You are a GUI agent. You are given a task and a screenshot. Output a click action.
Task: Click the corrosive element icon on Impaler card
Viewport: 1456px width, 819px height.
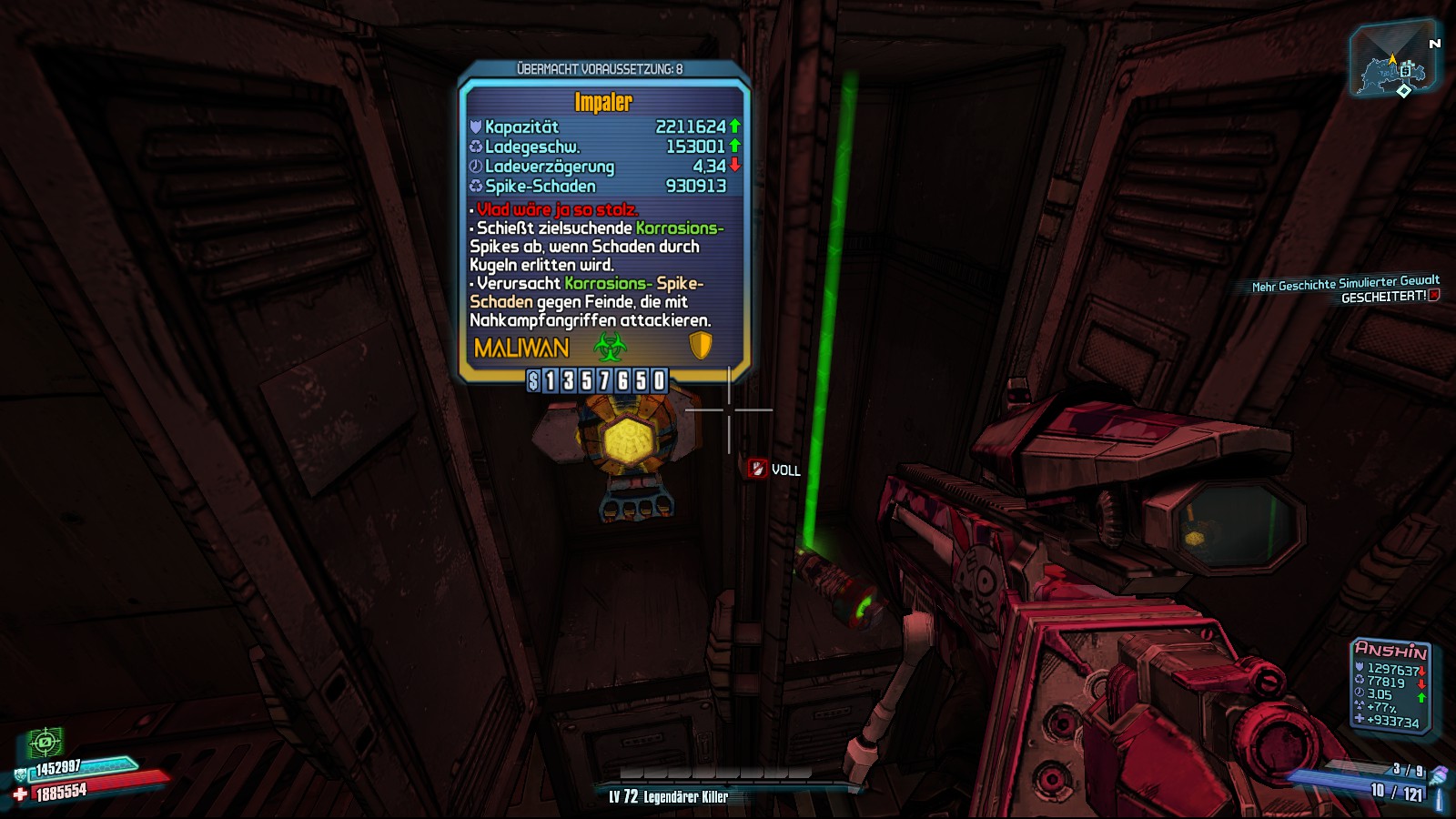(610, 347)
